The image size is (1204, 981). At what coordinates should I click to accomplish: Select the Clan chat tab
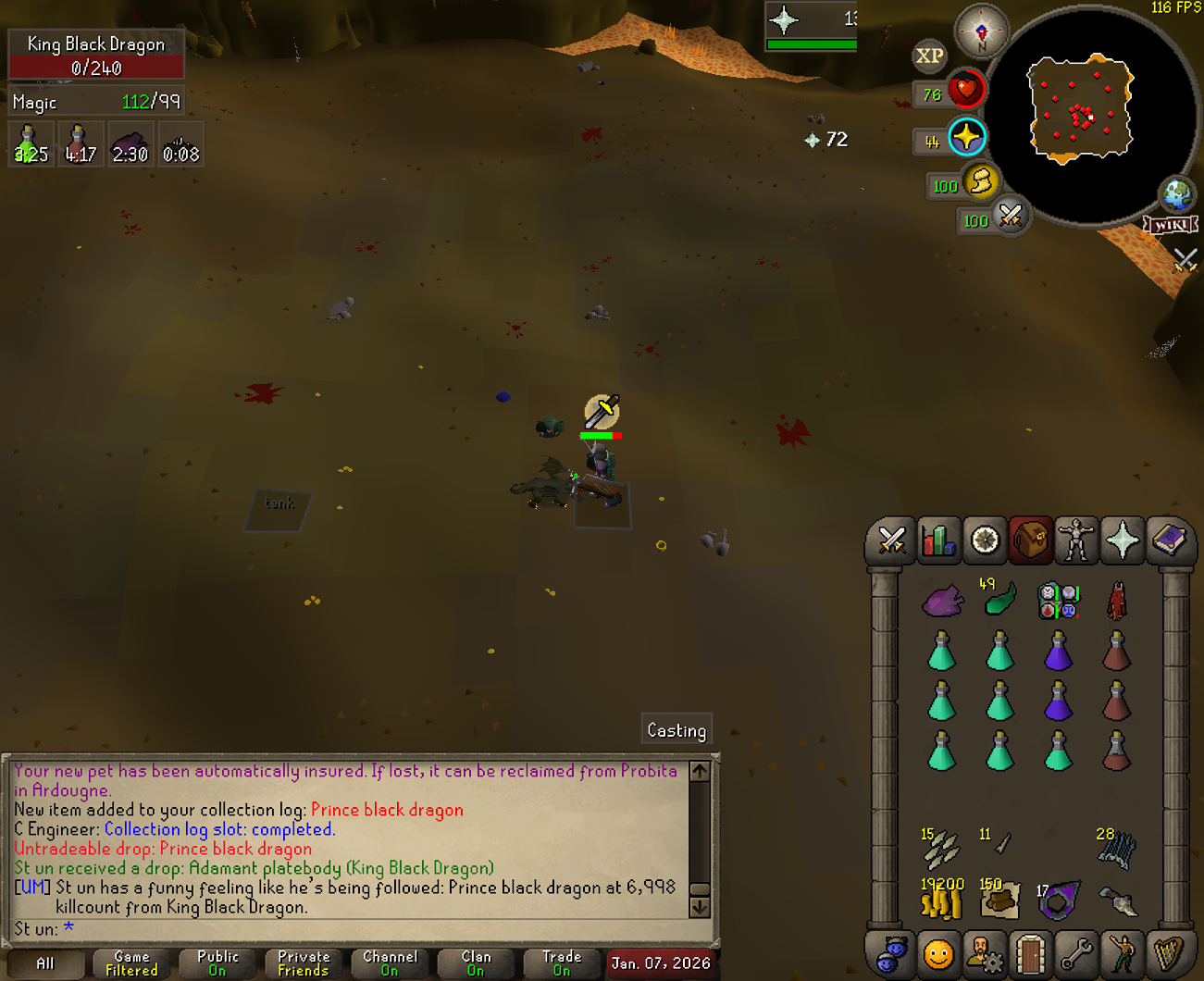pyautogui.click(x=476, y=963)
